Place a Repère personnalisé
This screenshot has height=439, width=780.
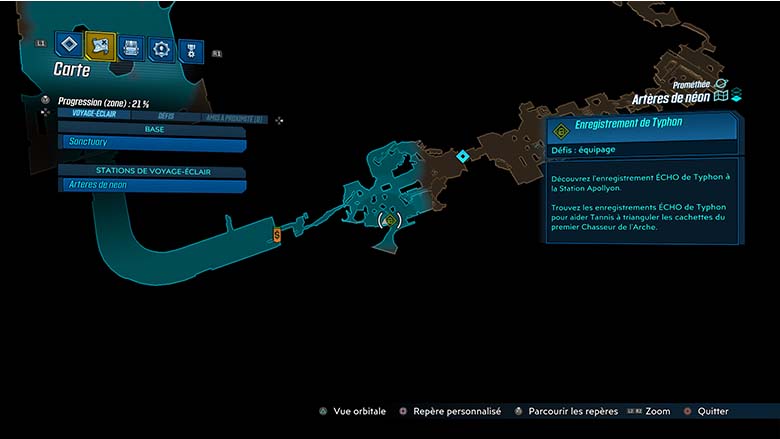click(x=449, y=411)
